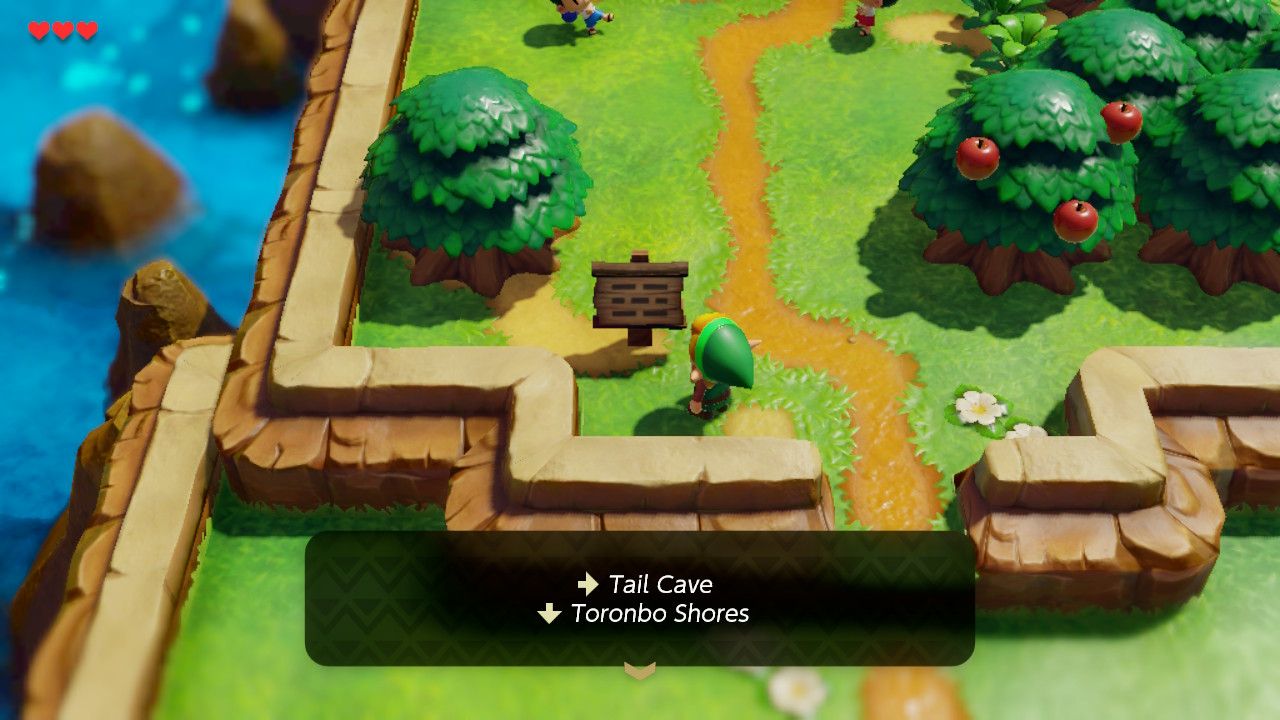
Task: Click the yellow right arrow beside Tail Cave
Action: tap(587, 584)
